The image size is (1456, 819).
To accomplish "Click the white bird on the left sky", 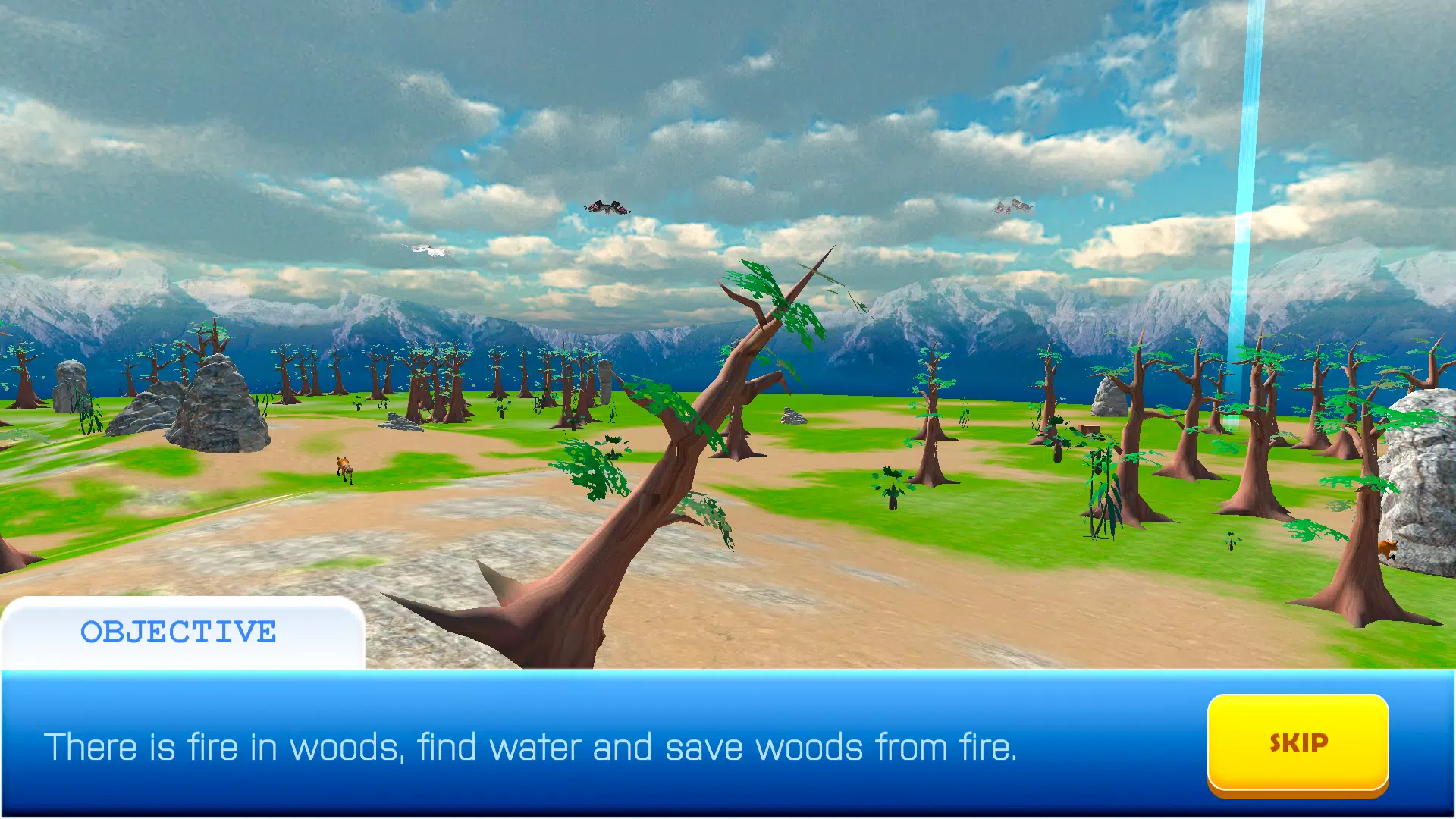I will pos(428,250).
